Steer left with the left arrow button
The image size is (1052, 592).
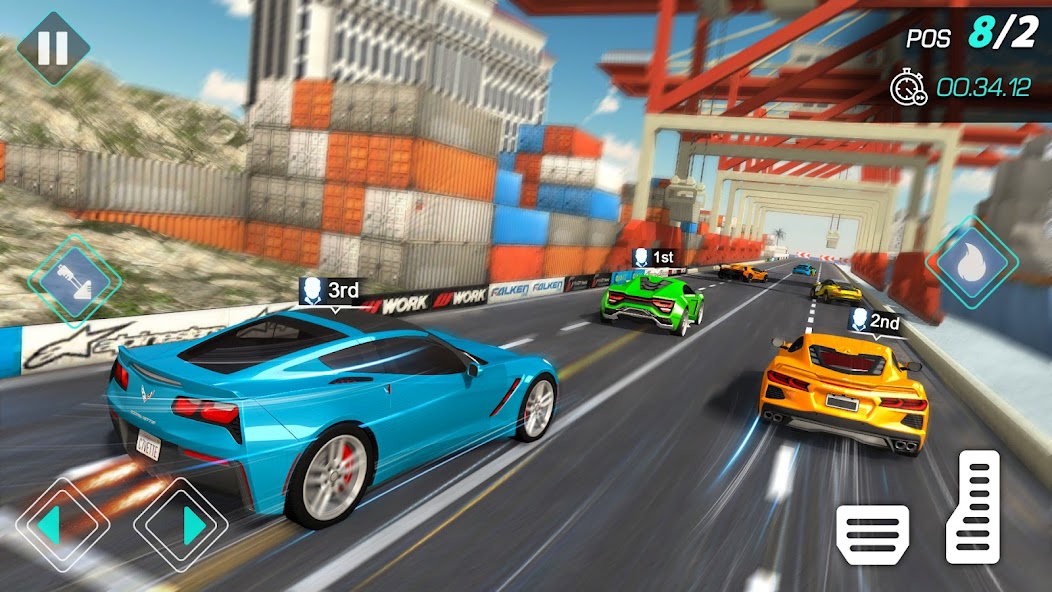[61, 523]
